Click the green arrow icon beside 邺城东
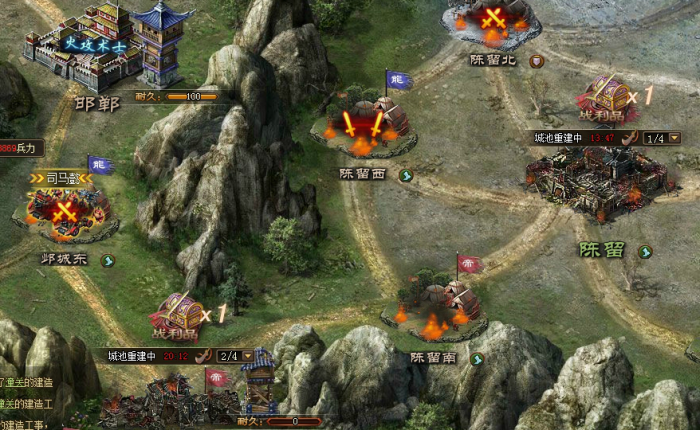This screenshot has width=700, height=430. tap(107, 261)
